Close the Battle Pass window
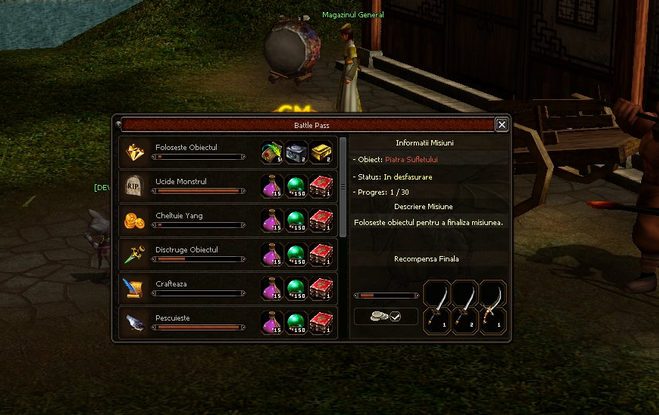Viewport: 659px width, 415px height. coord(501,125)
